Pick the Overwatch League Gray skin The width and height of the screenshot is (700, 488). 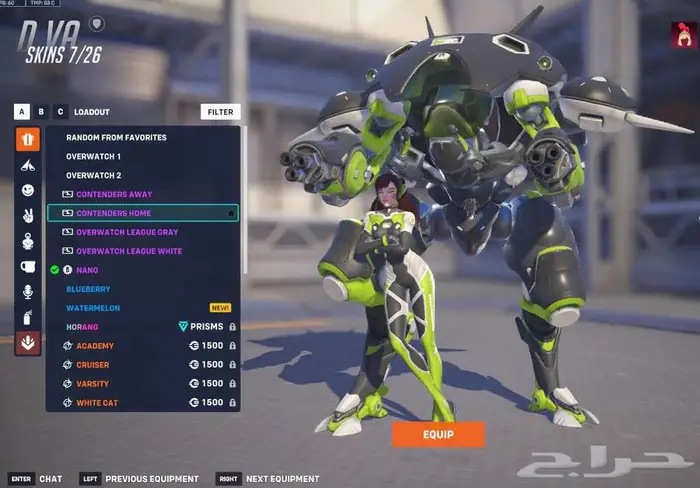tap(127, 232)
